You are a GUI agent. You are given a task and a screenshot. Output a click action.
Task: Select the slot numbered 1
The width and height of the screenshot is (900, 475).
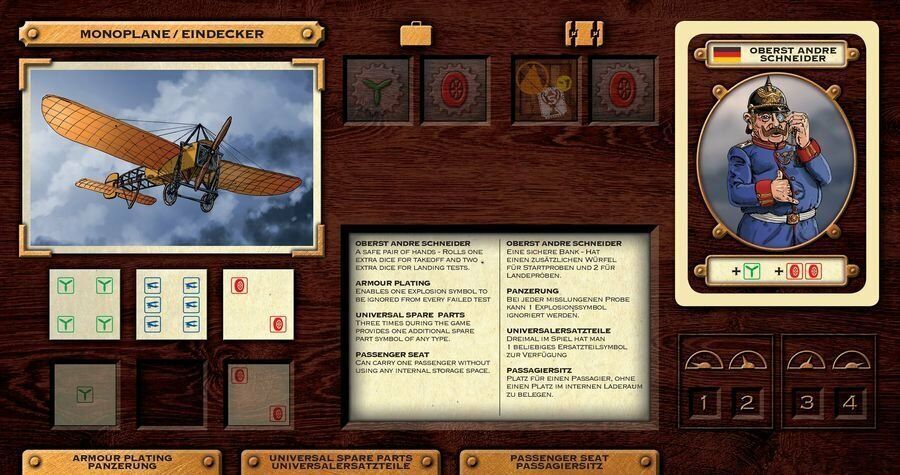pos(702,405)
